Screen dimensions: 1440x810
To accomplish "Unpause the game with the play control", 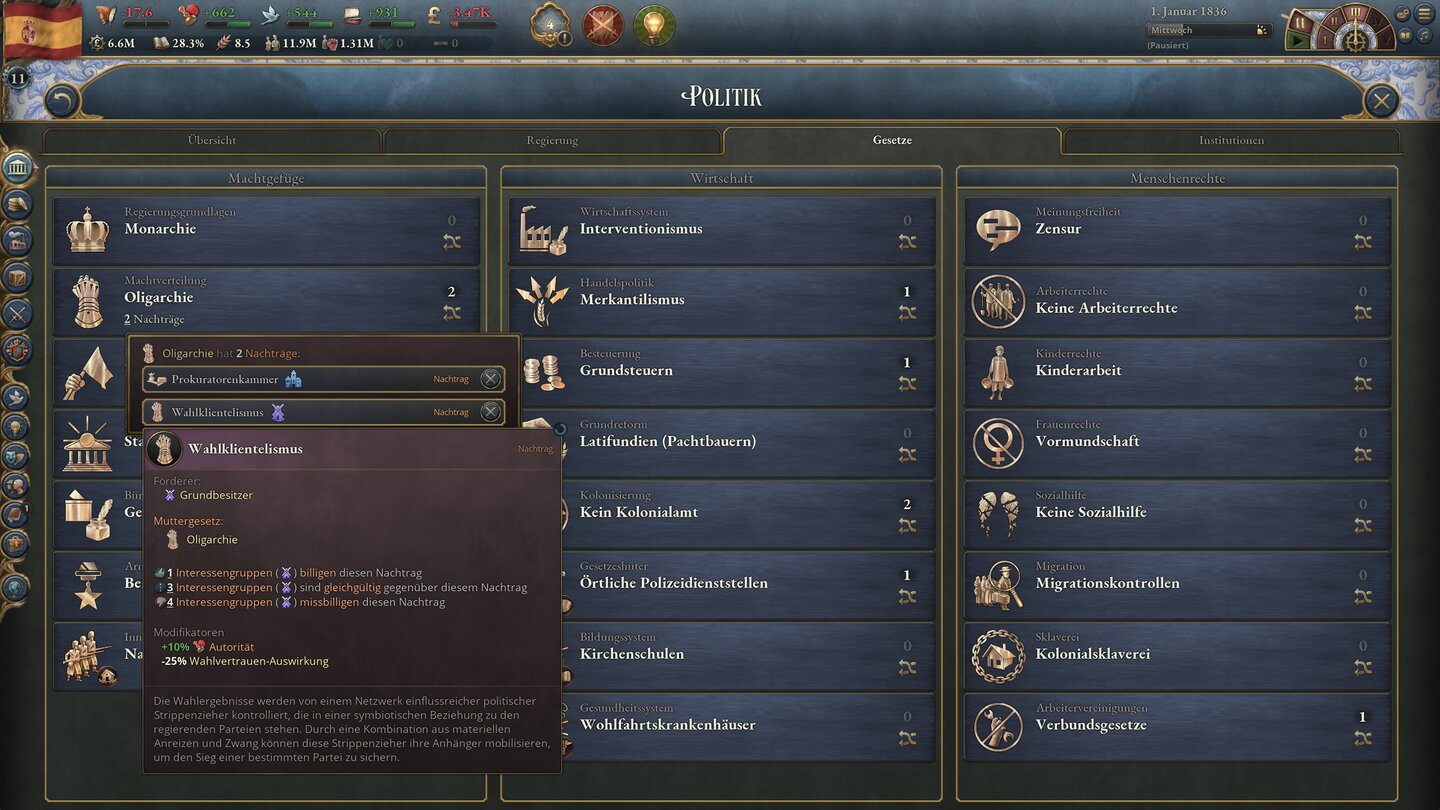I will coord(1297,40).
